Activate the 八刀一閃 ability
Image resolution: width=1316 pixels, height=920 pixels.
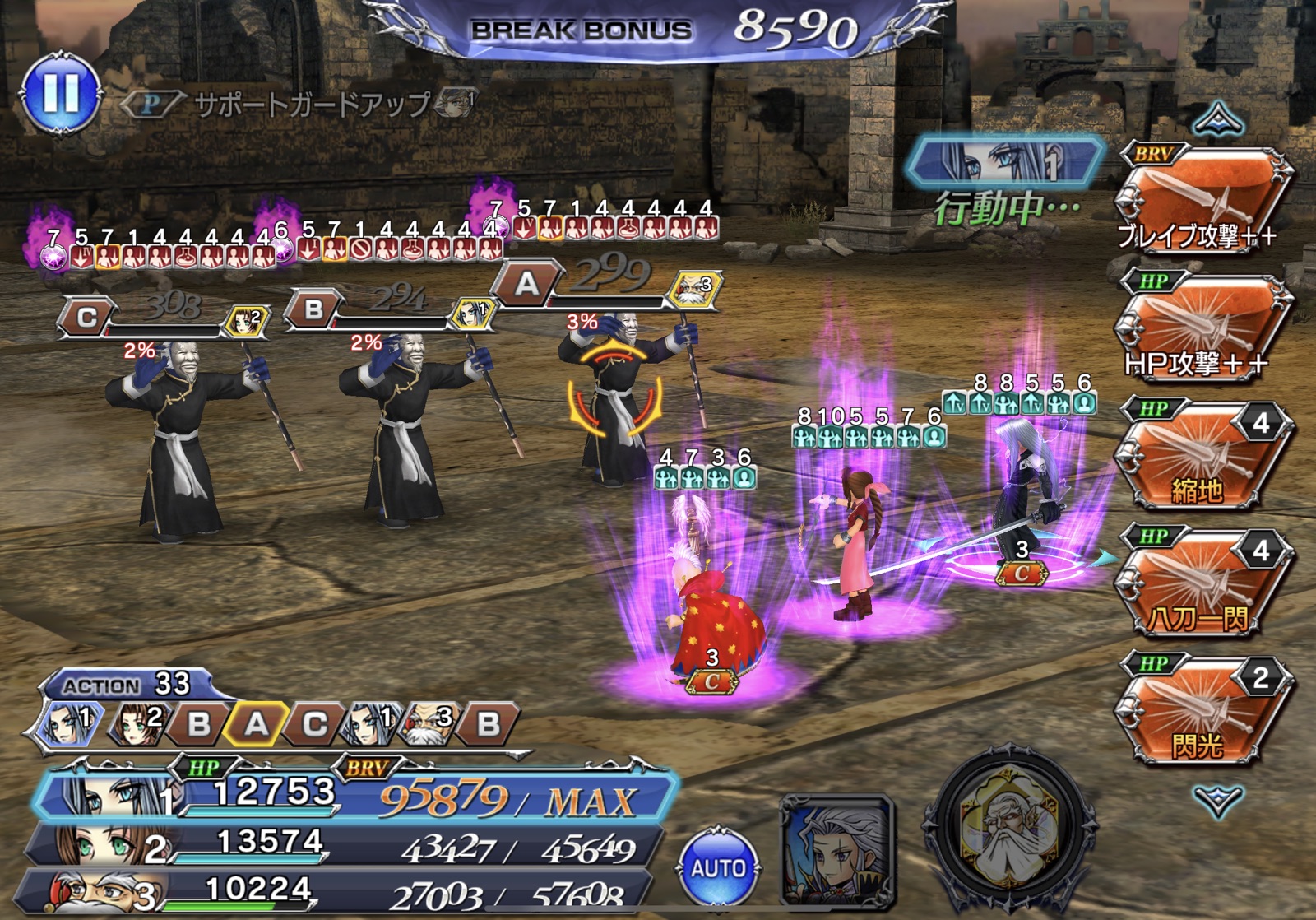tap(1203, 584)
